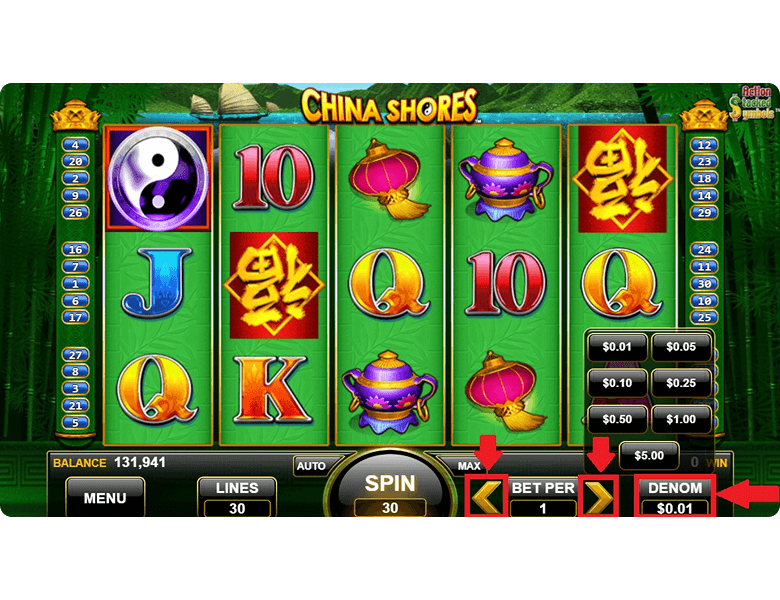This screenshot has height=600, width=780.
Task: Select the MAX bet button
Action: pos(469,466)
